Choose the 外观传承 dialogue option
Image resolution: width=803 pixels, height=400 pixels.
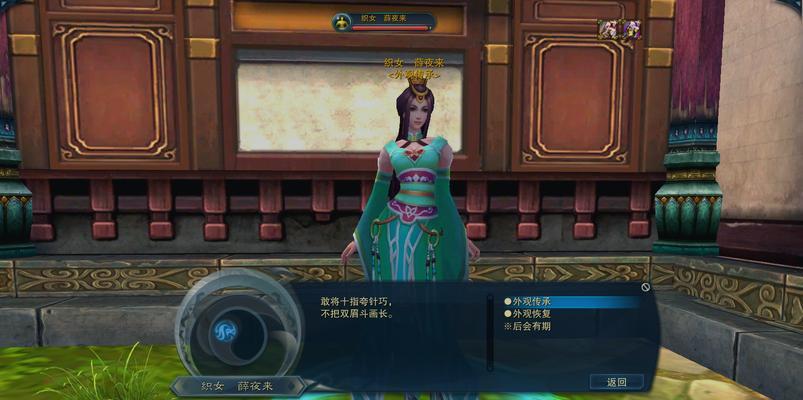532,301
